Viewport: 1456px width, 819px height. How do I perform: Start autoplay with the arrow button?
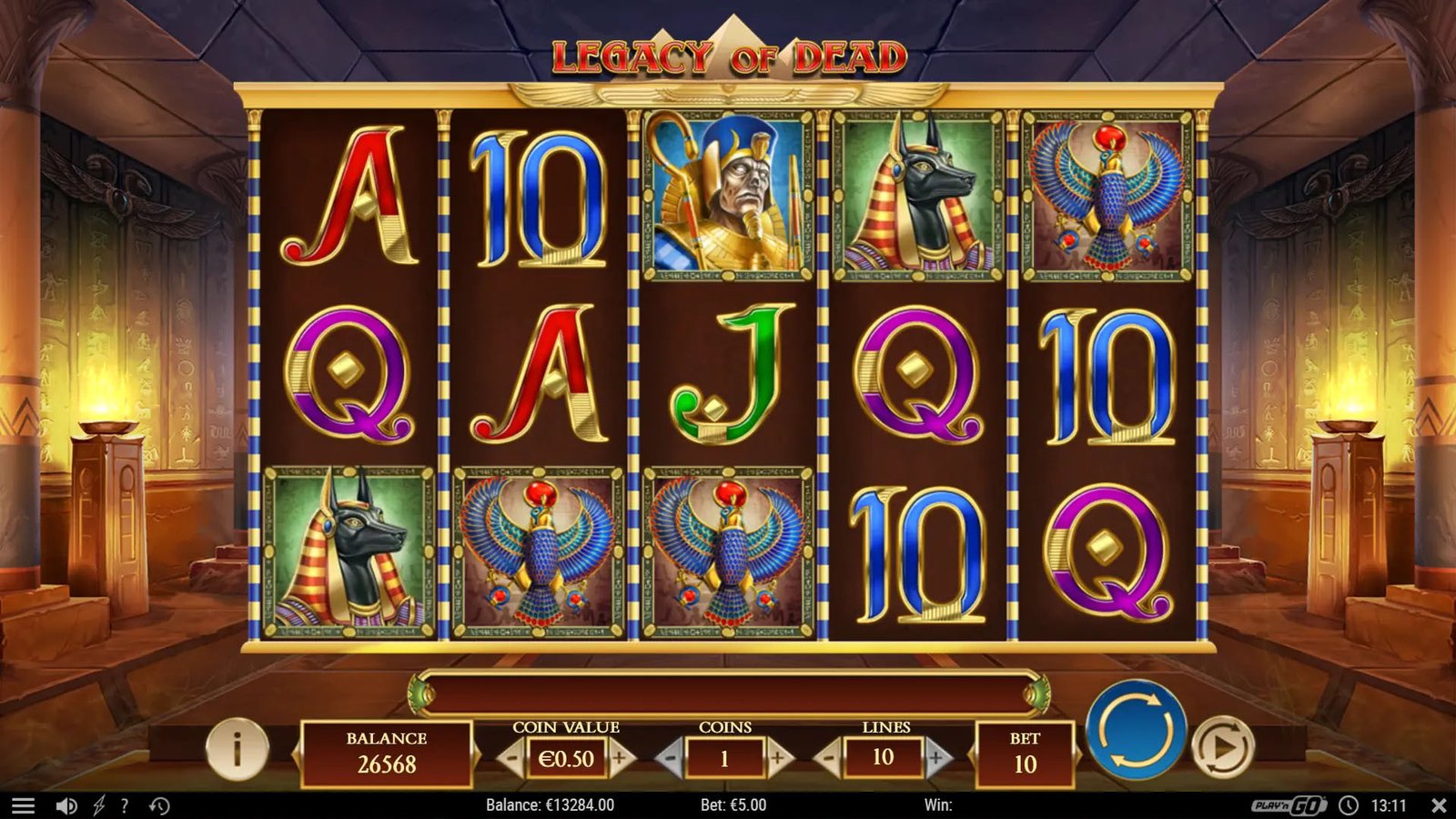[1222, 748]
